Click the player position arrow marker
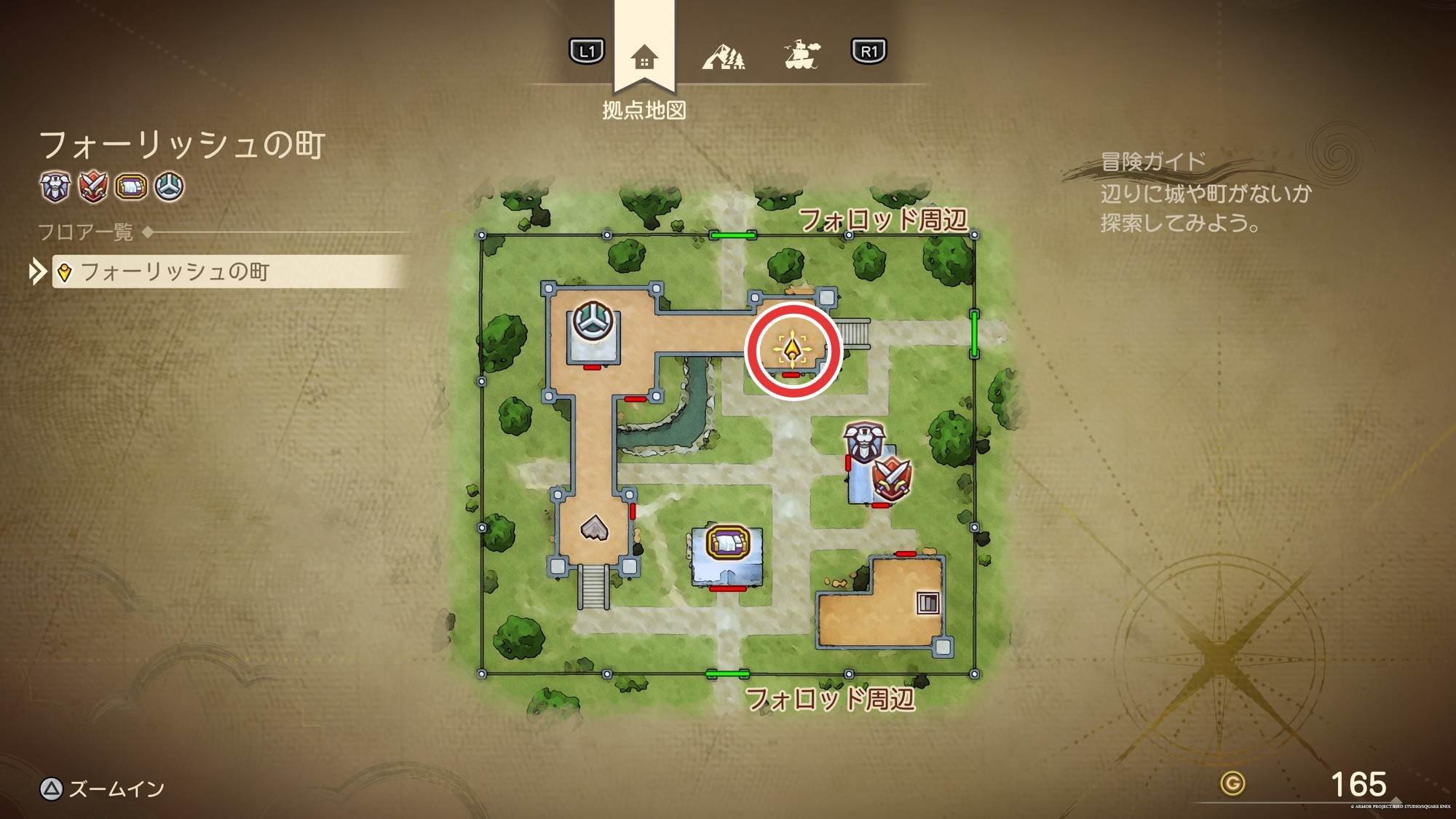 [x=792, y=349]
